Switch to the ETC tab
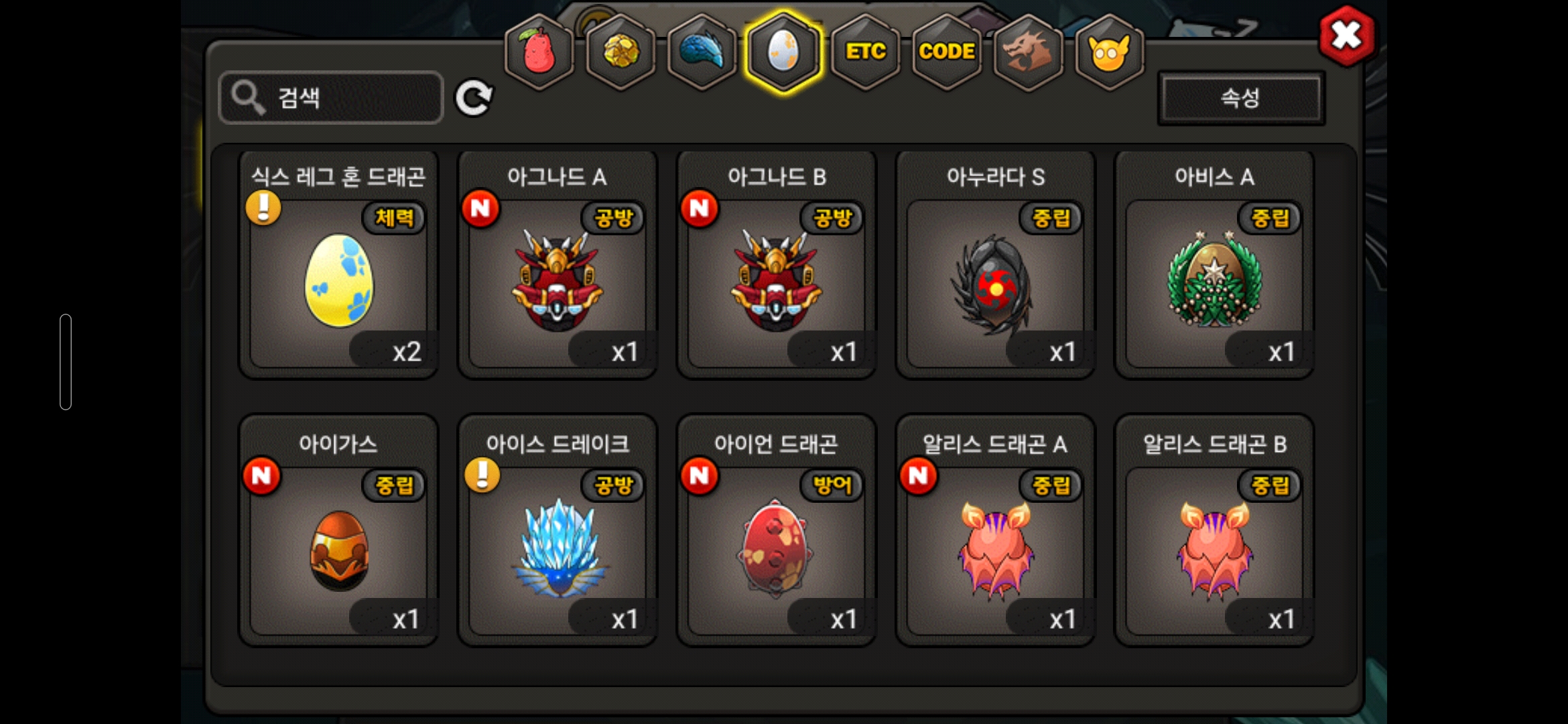Screen dimensions: 1568x724 click(x=865, y=52)
